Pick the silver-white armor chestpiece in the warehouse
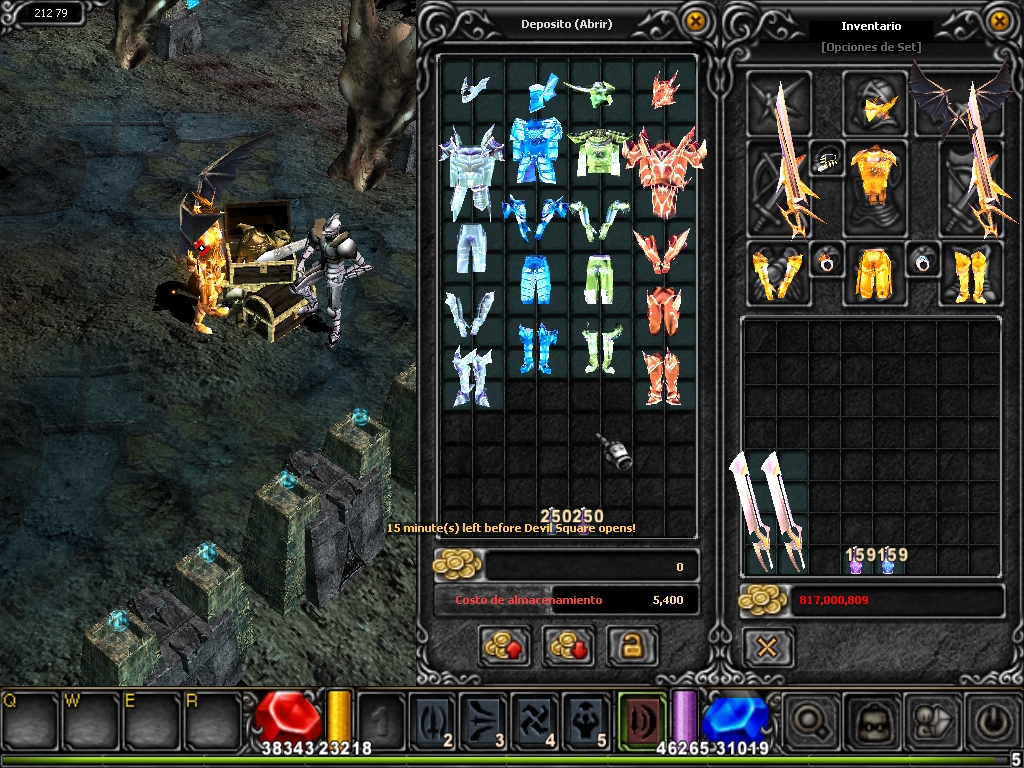Viewport: 1024px width, 768px height. pyautogui.click(x=470, y=168)
